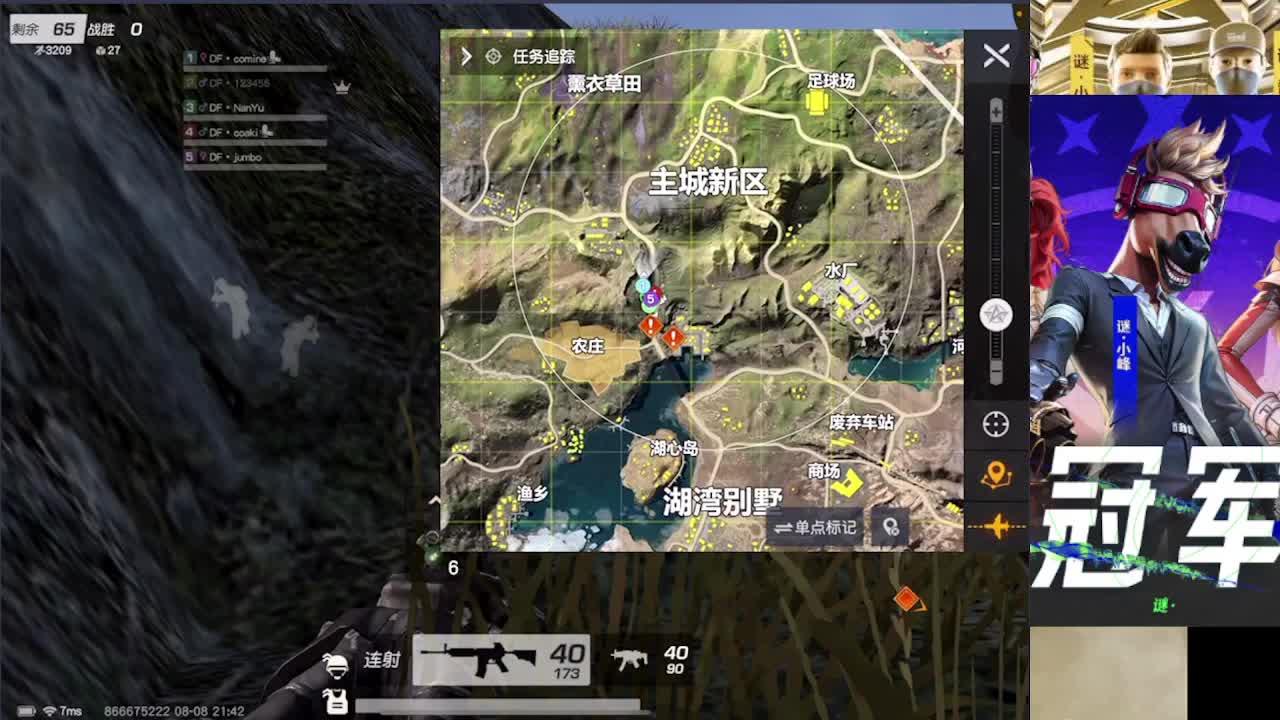Click teammate marker 5 on the map
Image resolution: width=1280 pixels, height=720 pixels.
[x=653, y=297]
